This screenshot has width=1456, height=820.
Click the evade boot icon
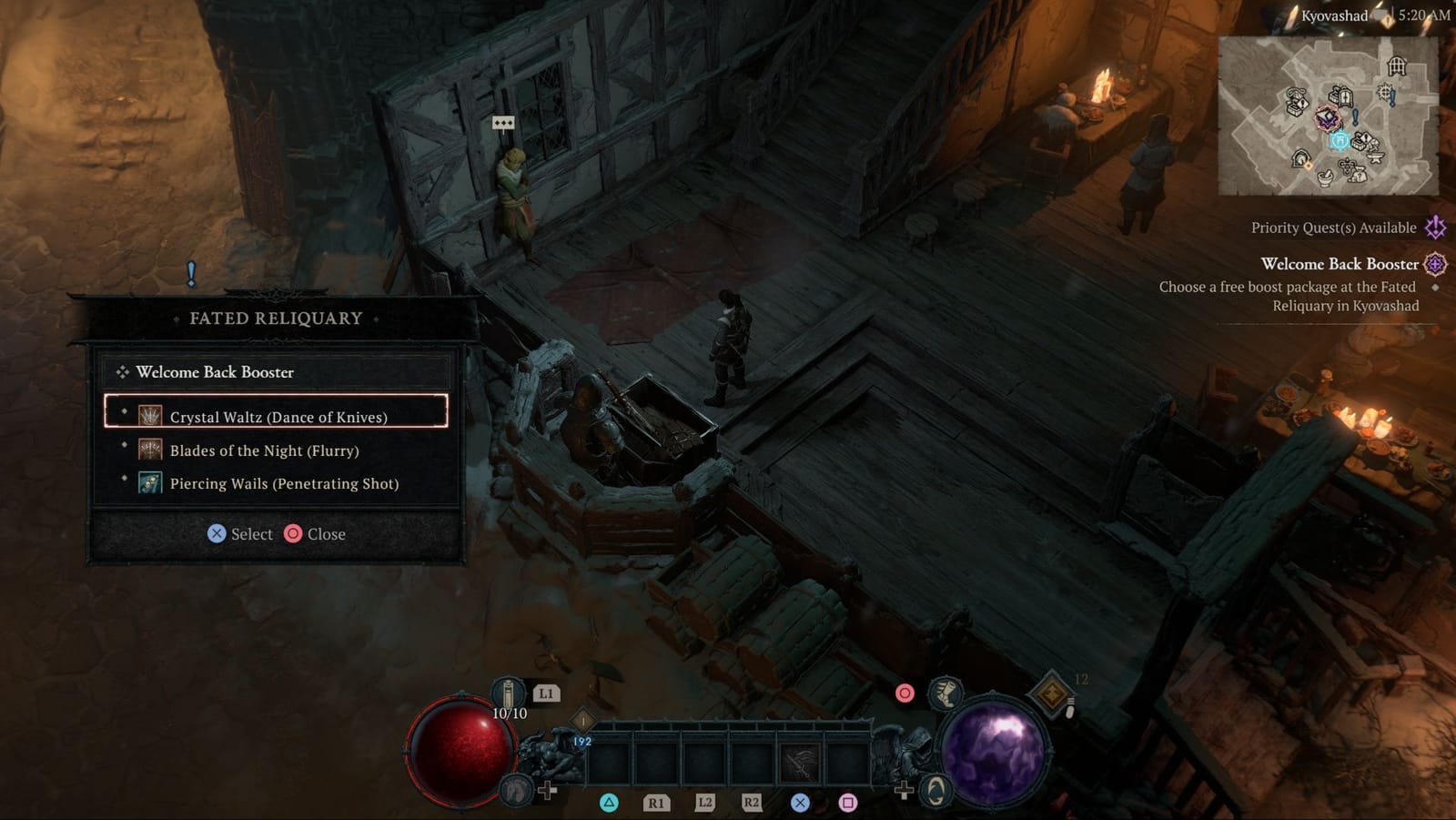tap(945, 693)
